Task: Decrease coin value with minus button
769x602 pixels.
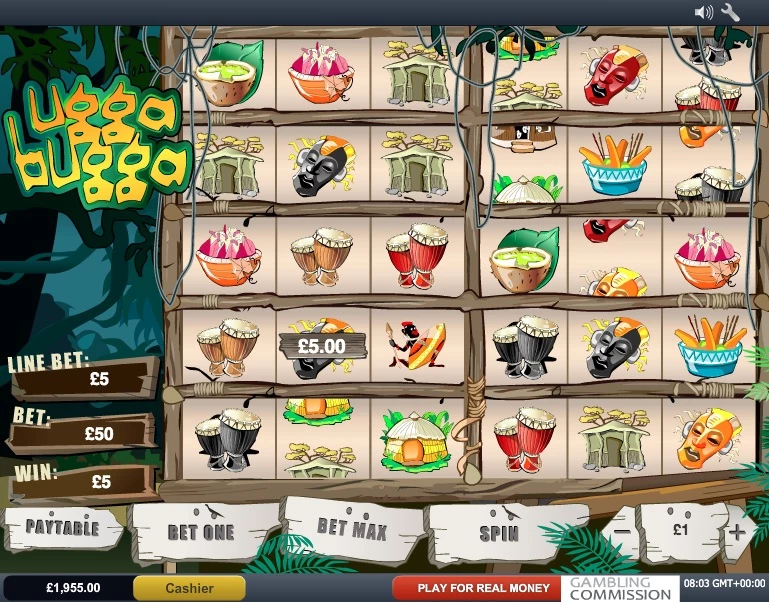Action: (621, 531)
